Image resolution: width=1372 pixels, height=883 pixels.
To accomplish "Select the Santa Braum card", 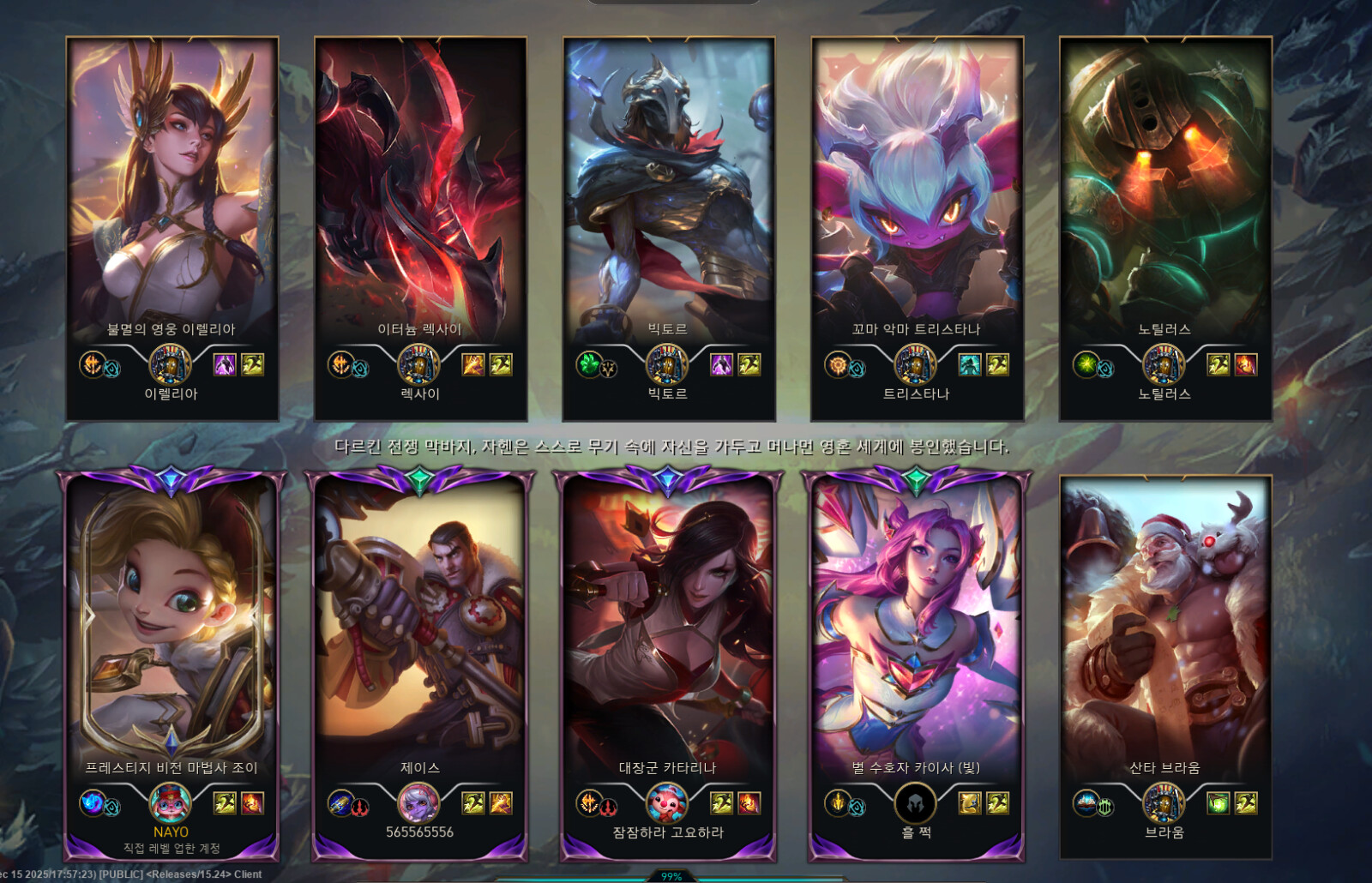I will click(x=1164, y=634).
